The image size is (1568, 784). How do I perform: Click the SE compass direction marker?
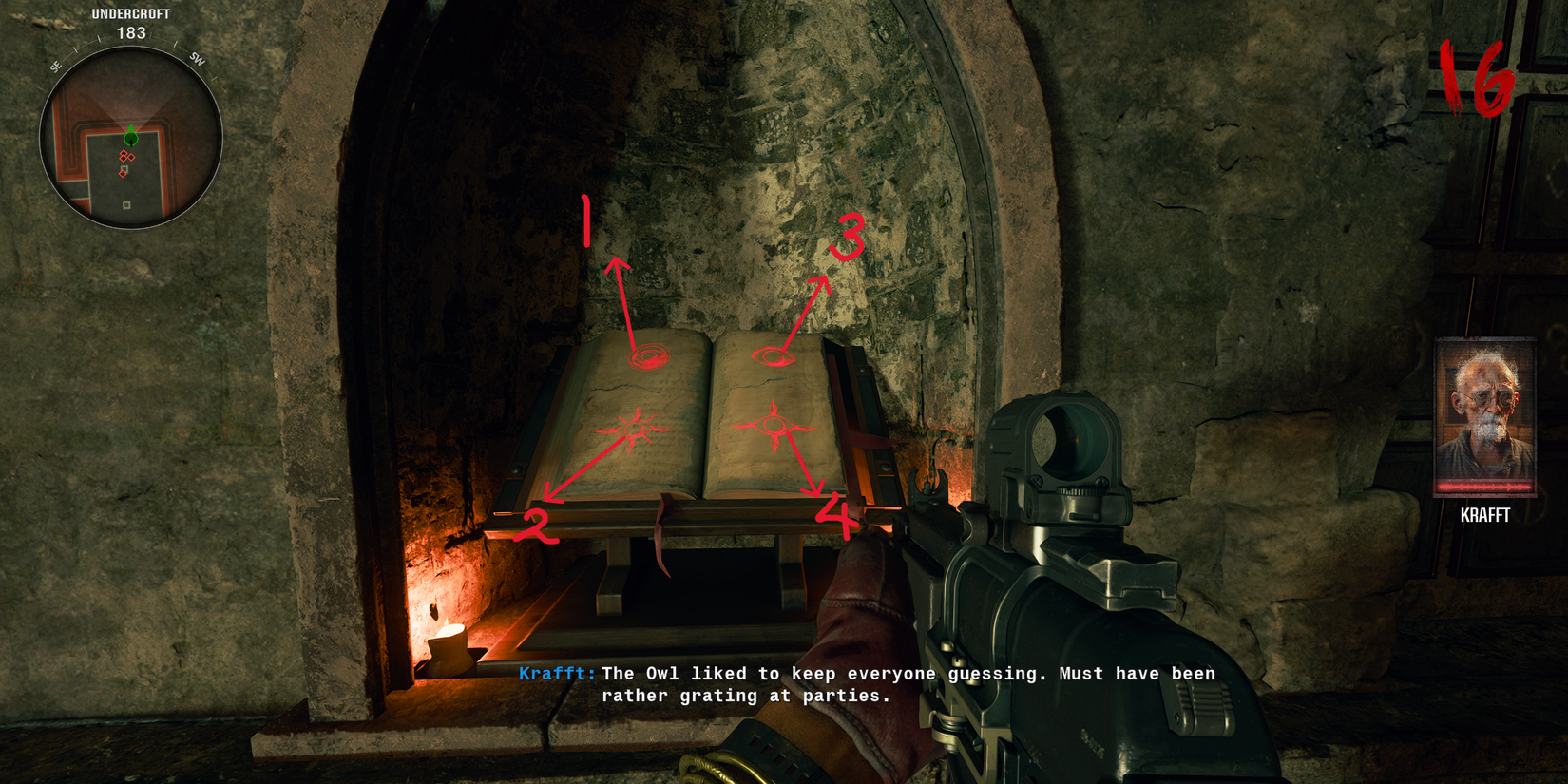tap(56, 65)
